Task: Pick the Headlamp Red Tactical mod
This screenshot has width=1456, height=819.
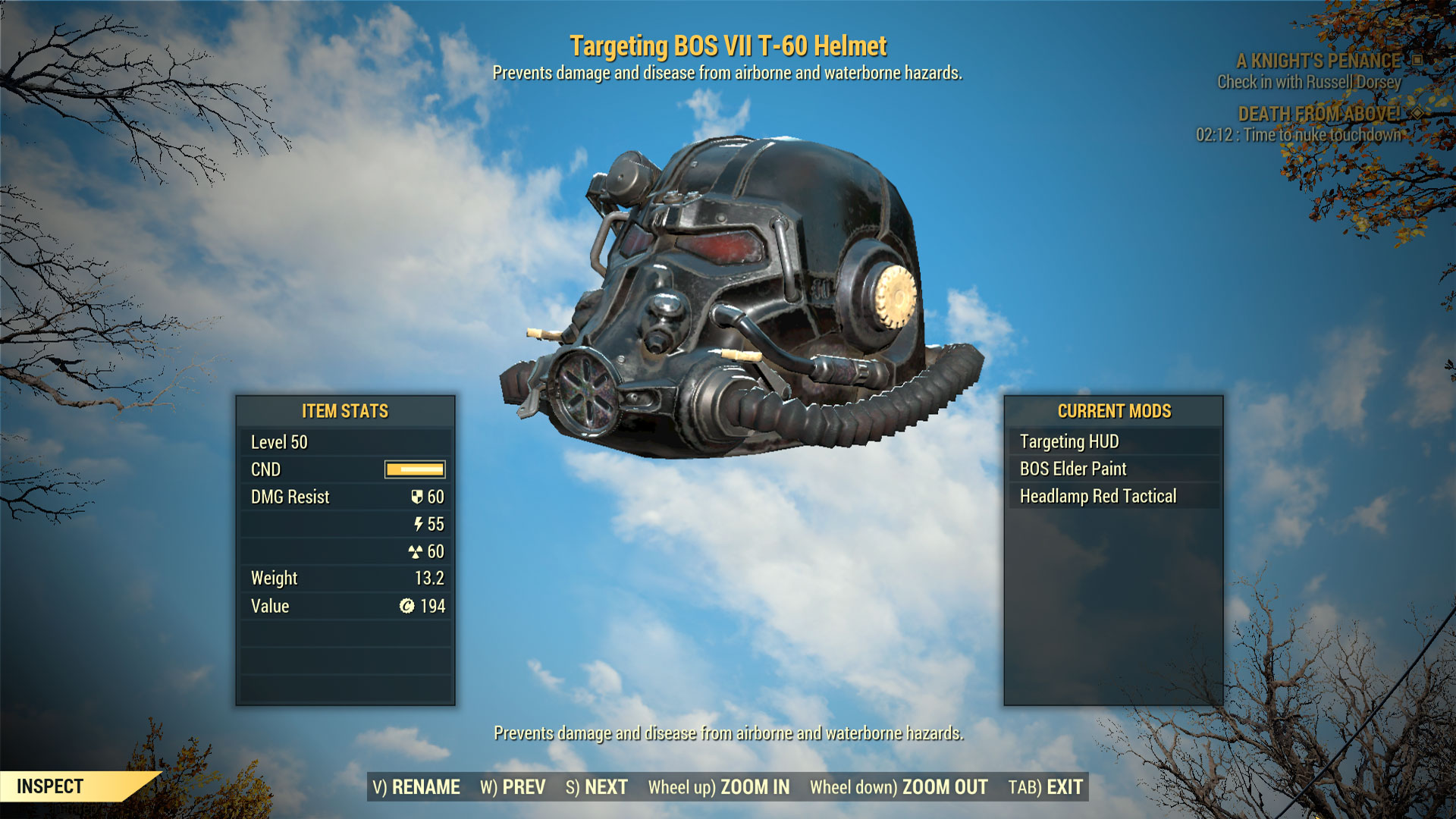Action: pyautogui.click(x=1098, y=496)
